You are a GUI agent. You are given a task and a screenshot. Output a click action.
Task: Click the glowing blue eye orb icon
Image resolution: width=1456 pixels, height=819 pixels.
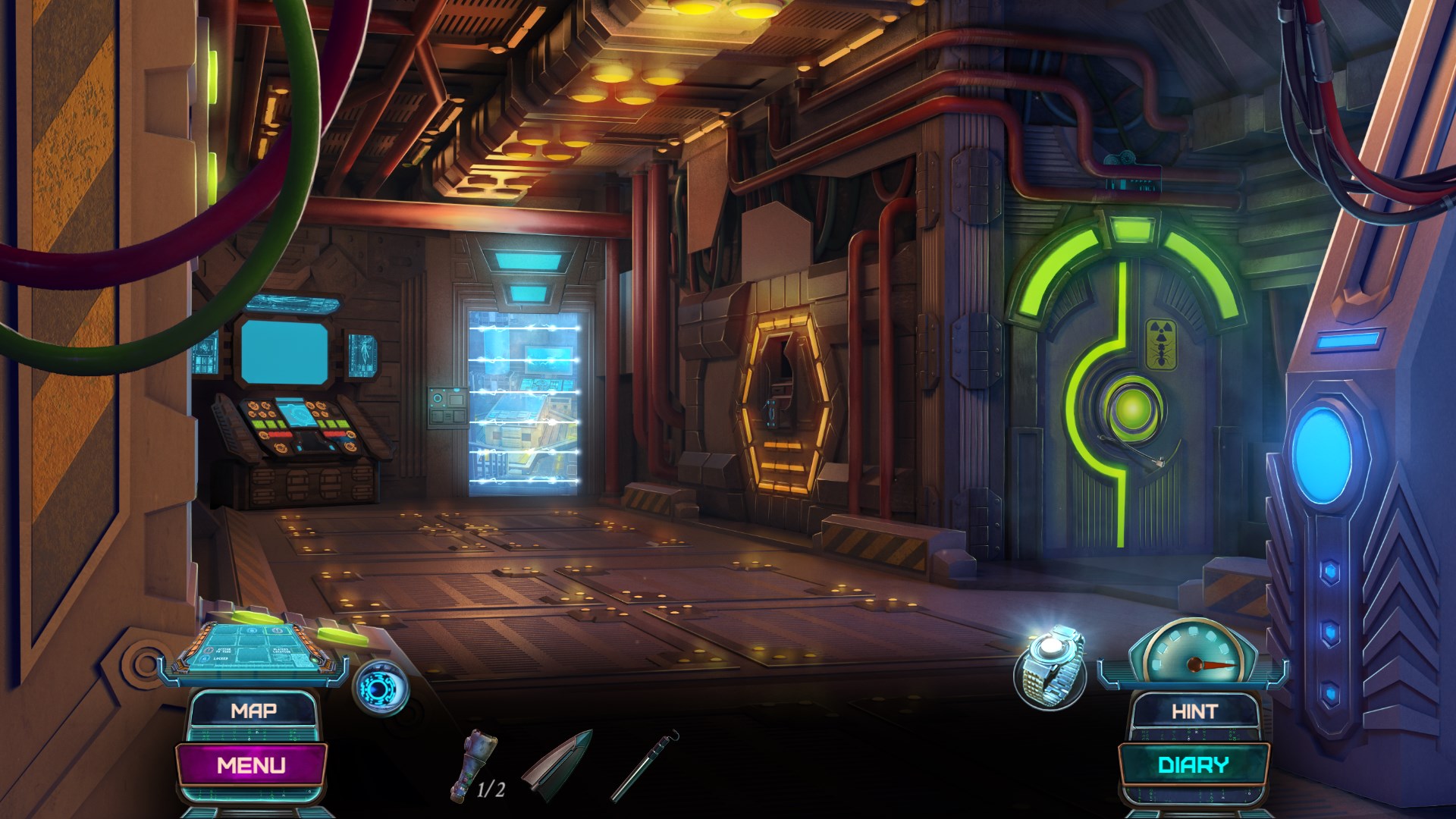pyautogui.click(x=381, y=687)
